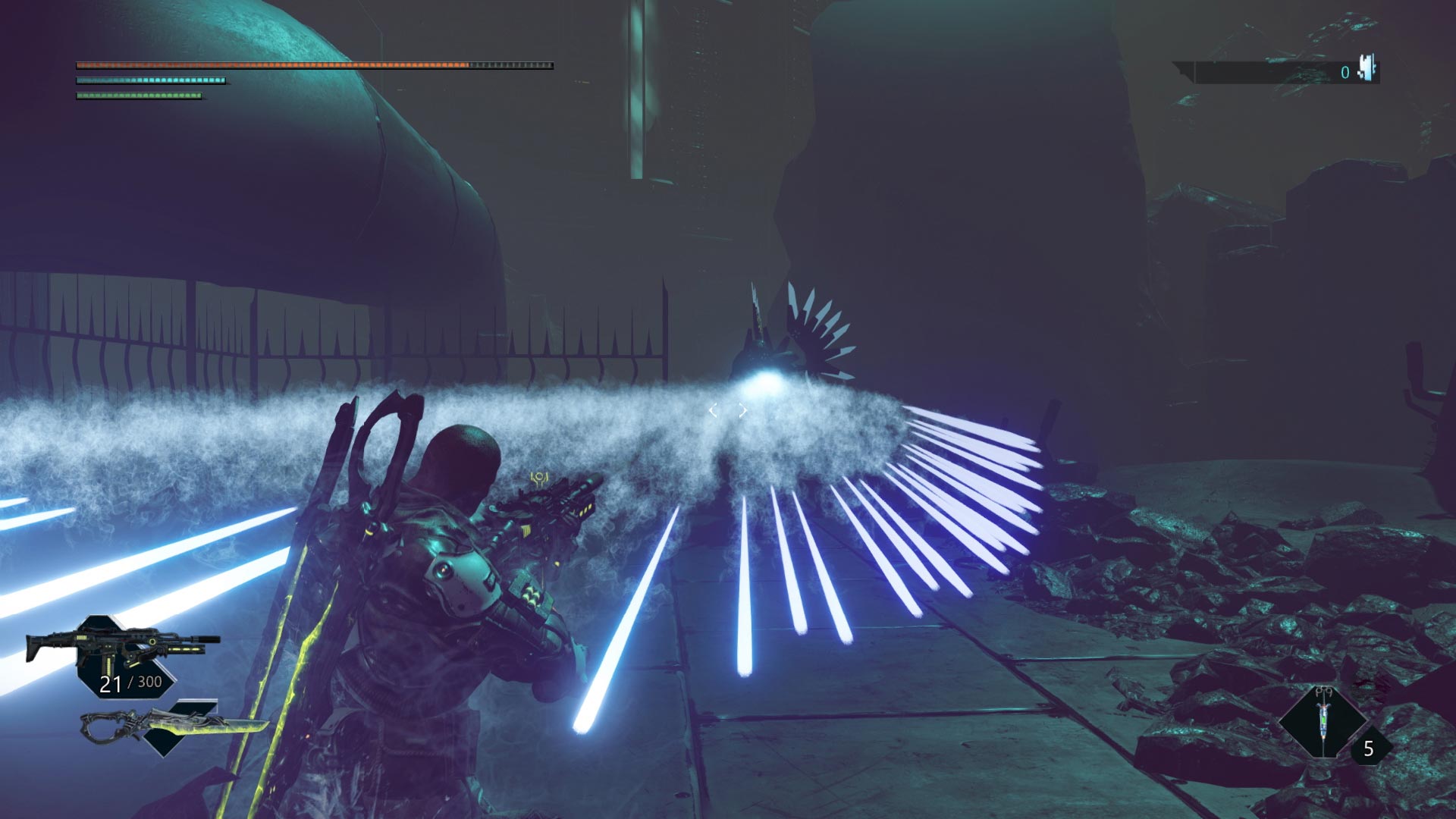Click the targeting crosshair at screen center
1456x819 pixels.
pyautogui.click(x=728, y=409)
